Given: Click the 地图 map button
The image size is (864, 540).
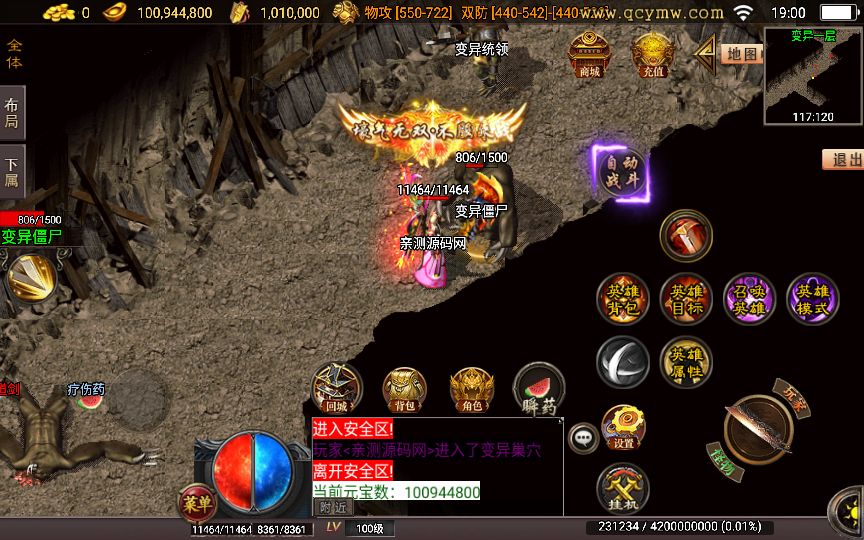Looking at the screenshot, I should [741, 54].
